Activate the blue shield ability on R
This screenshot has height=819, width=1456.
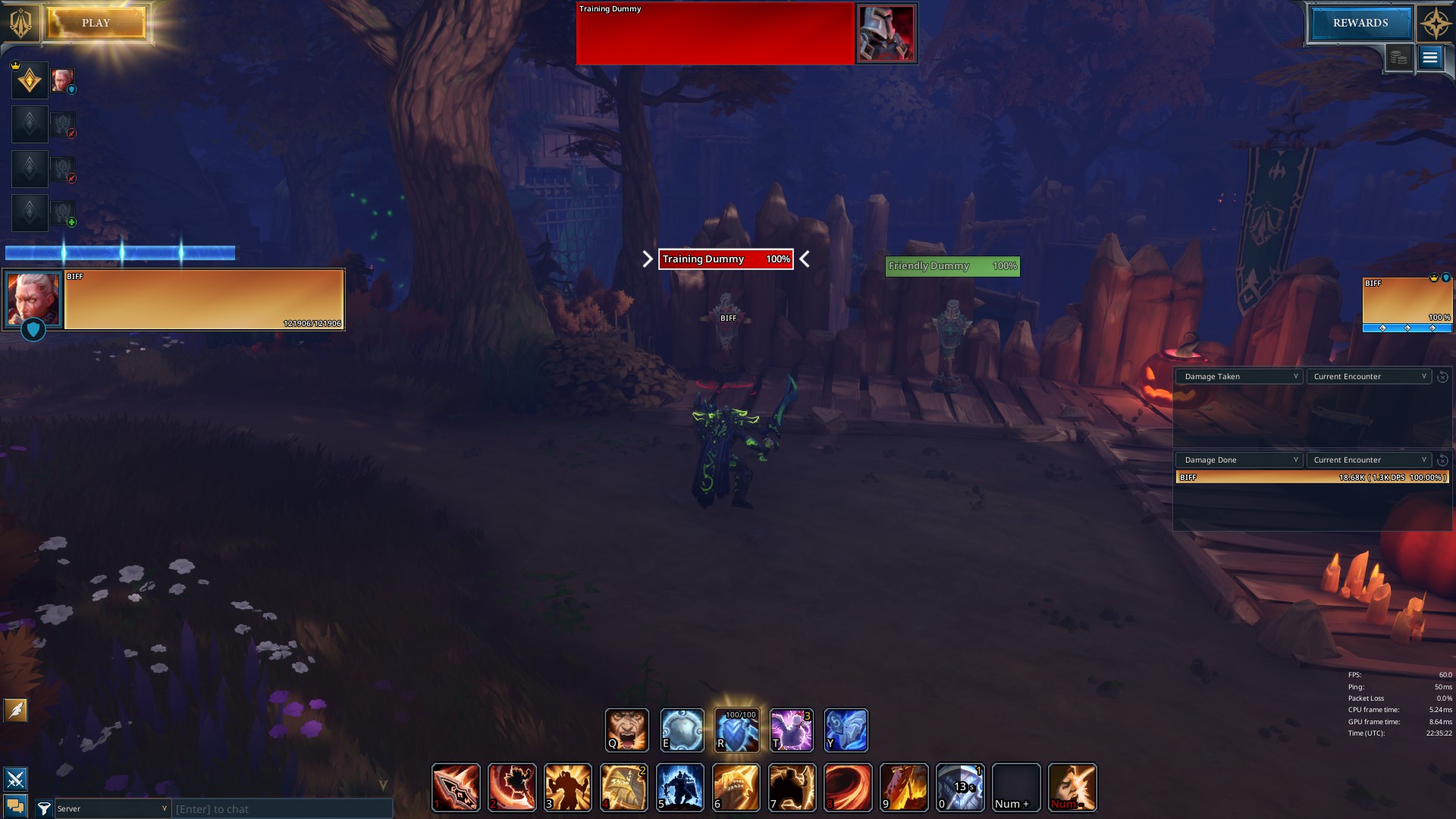click(736, 730)
